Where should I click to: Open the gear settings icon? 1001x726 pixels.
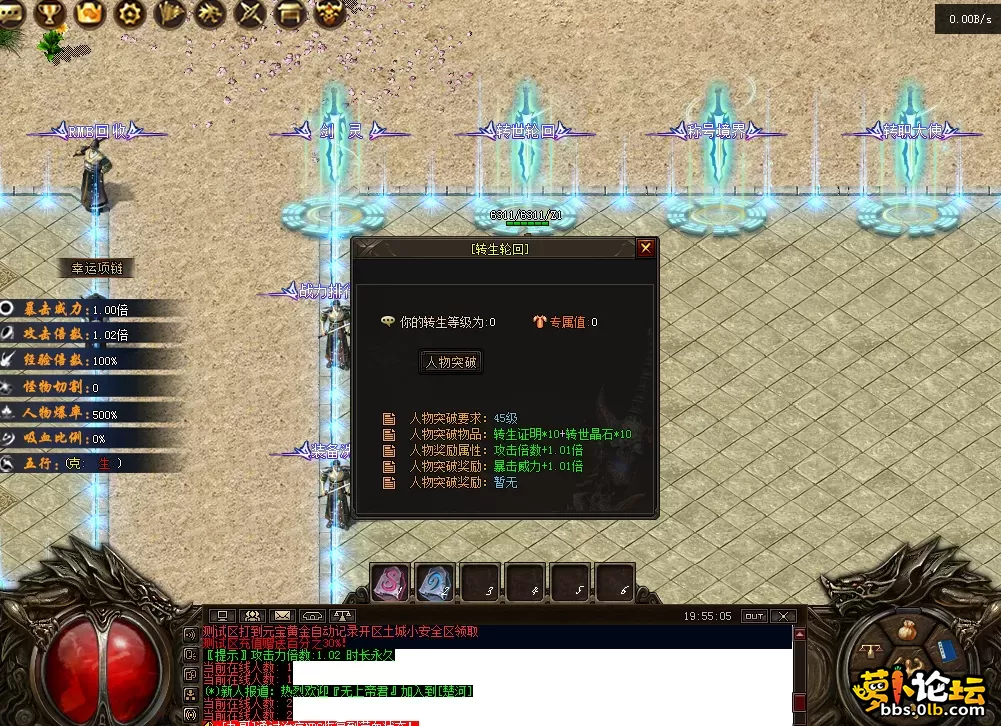(130, 13)
